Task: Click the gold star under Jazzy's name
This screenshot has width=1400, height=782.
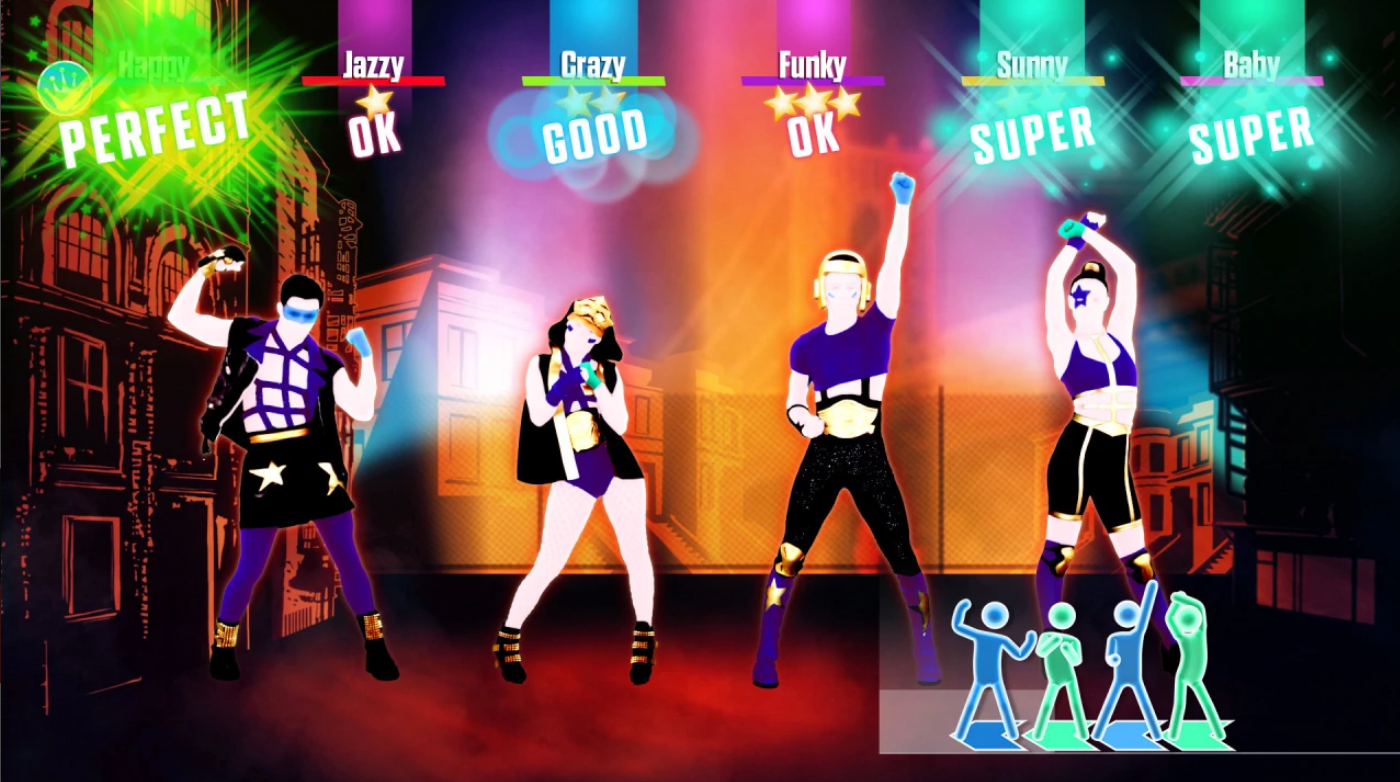Action: tap(374, 102)
